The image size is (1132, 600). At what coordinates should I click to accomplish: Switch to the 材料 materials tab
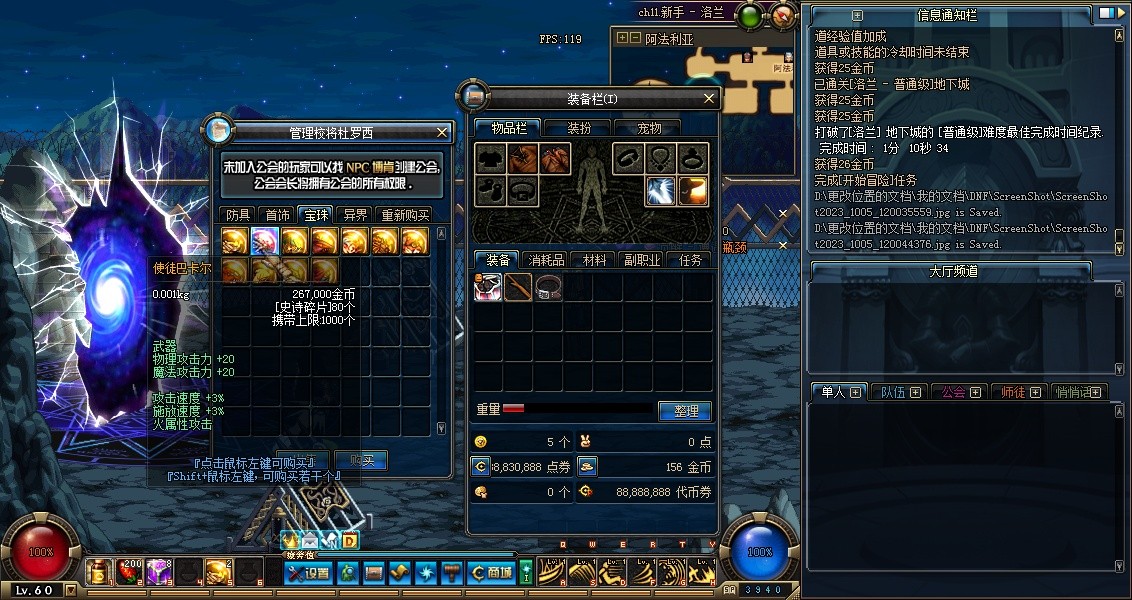click(x=595, y=260)
